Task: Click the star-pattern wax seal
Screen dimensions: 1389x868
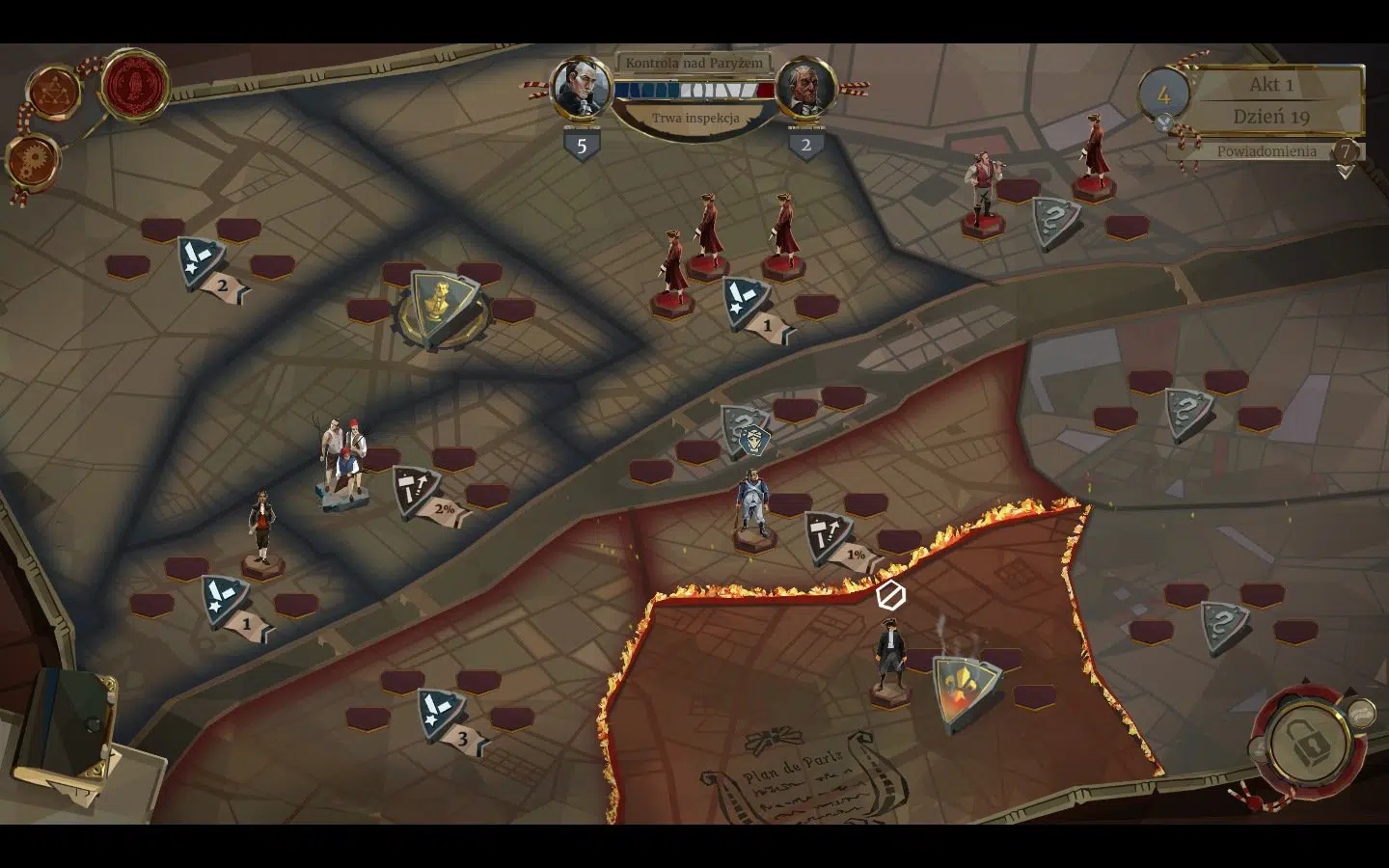Action: coord(54,93)
